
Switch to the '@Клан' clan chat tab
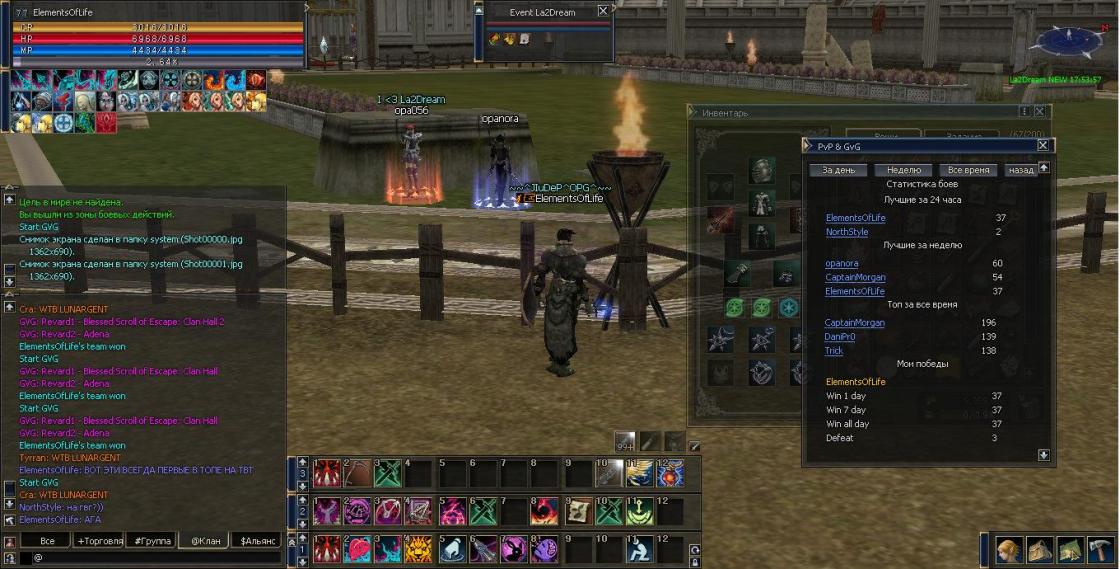pyautogui.click(x=204, y=540)
